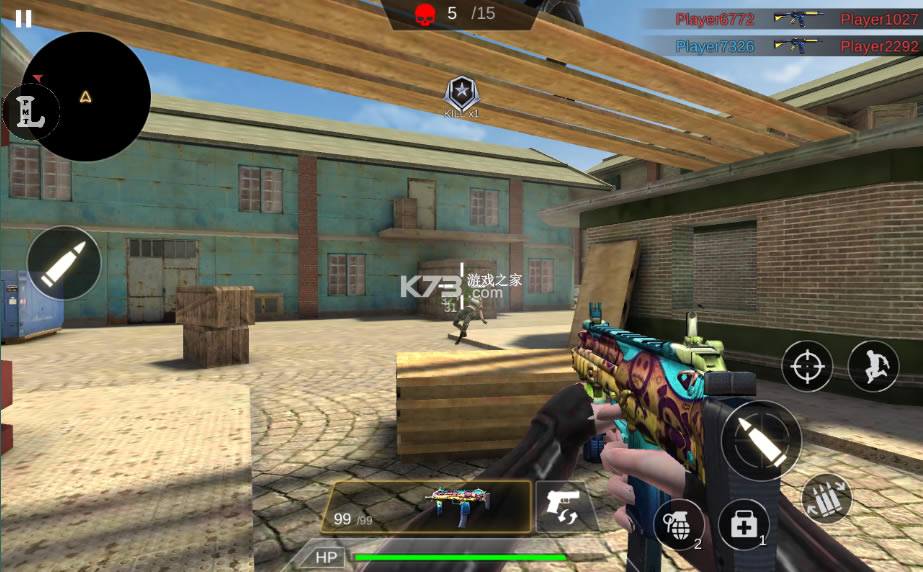Open the circular minimap

(x=87, y=97)
